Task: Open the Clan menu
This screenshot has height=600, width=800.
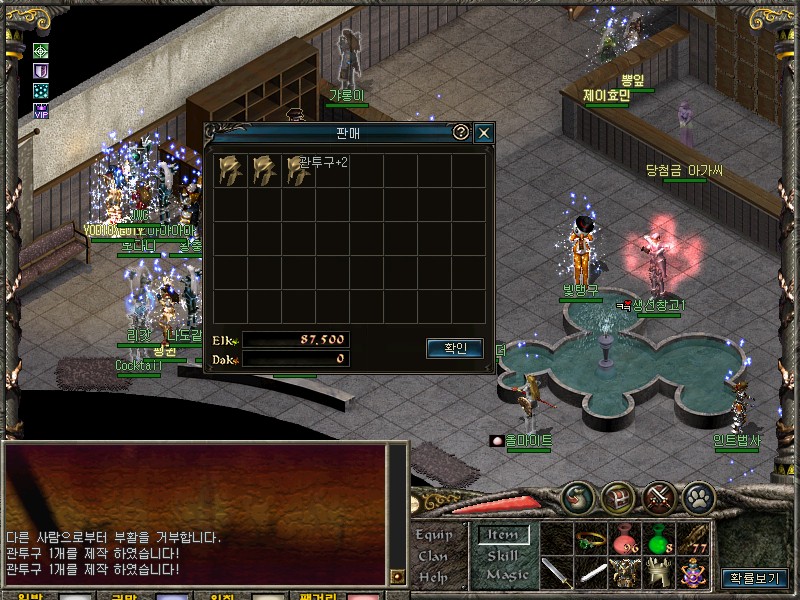Action: [x=432, y=556]
